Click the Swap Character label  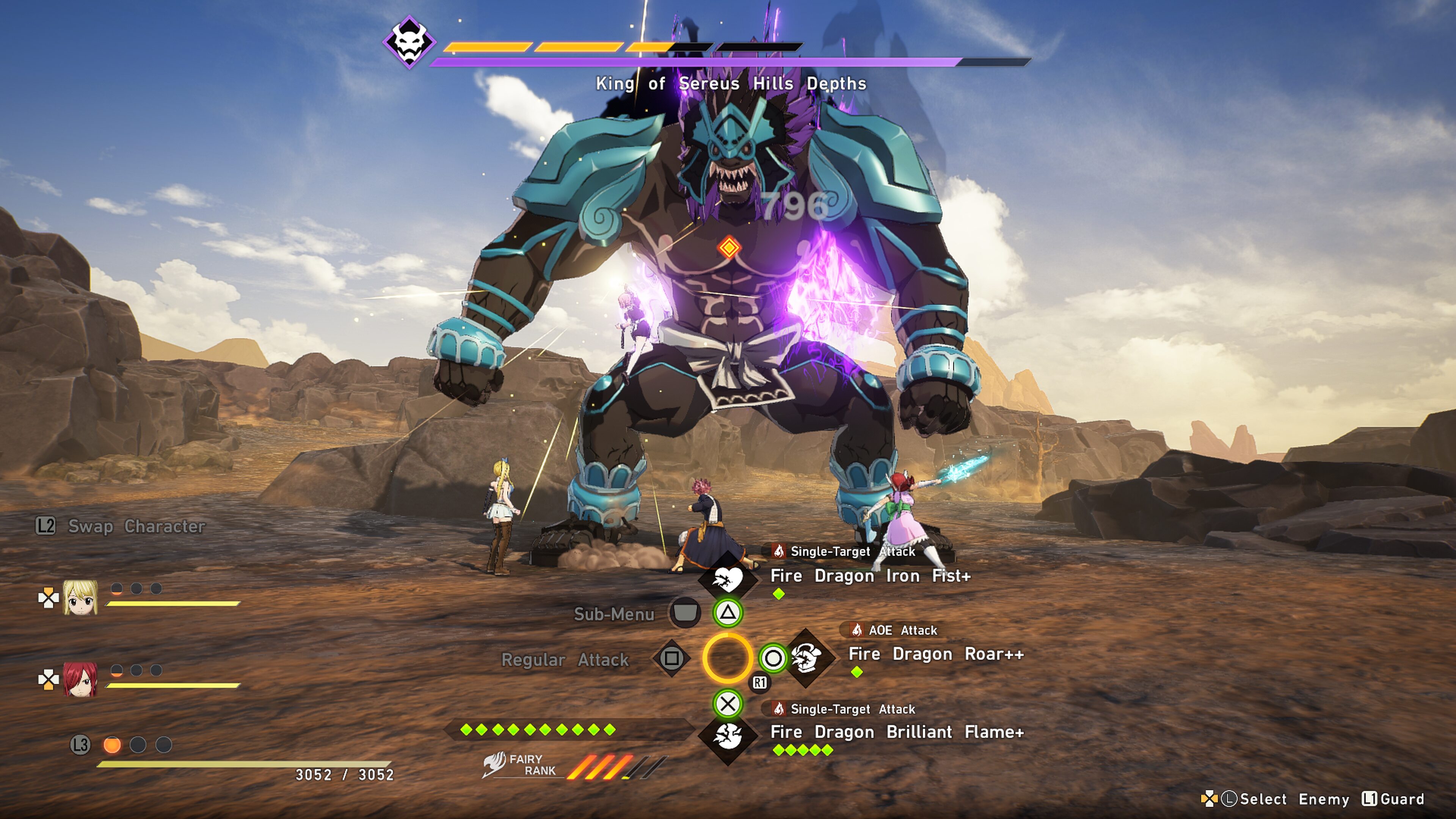[x=136, y=526]
